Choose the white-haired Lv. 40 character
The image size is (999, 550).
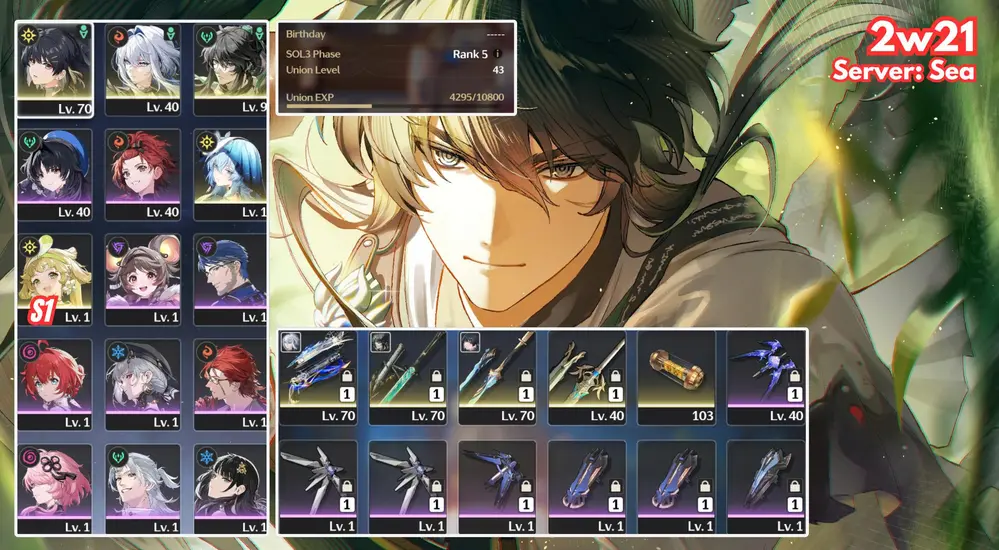(143, 65)
